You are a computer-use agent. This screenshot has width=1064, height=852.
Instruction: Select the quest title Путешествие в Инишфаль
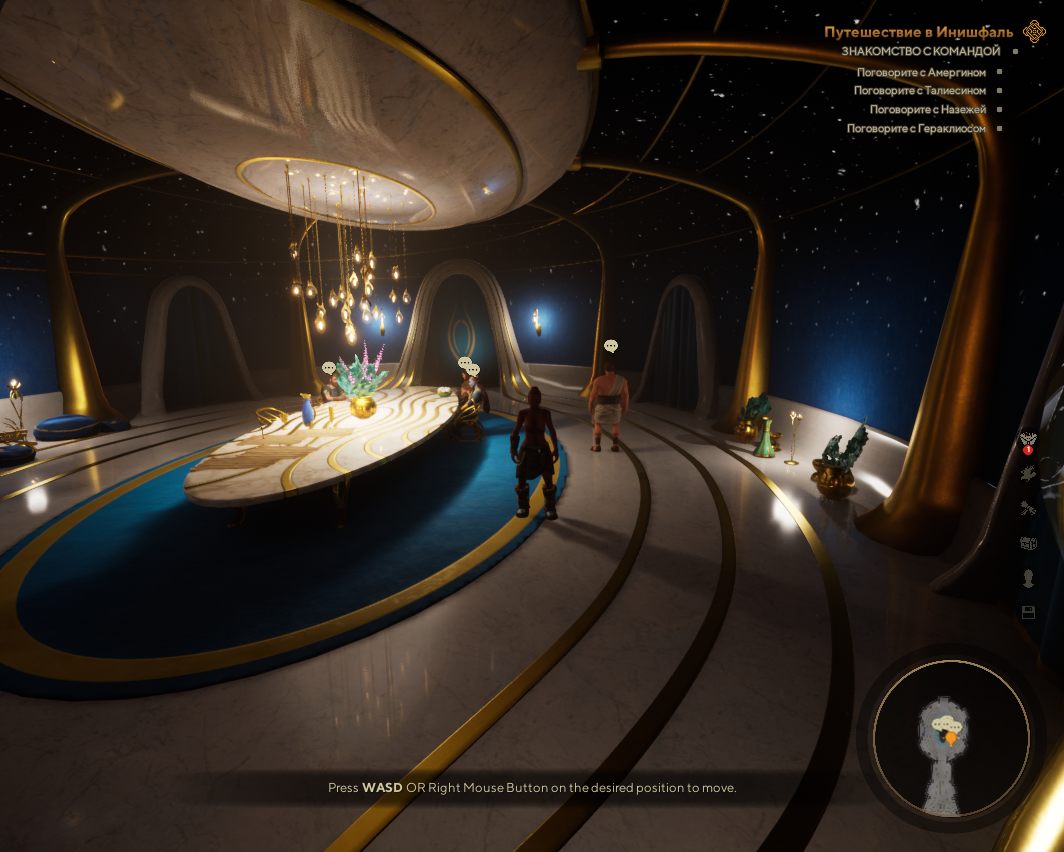pyautogui.click(x=918, y=32)
